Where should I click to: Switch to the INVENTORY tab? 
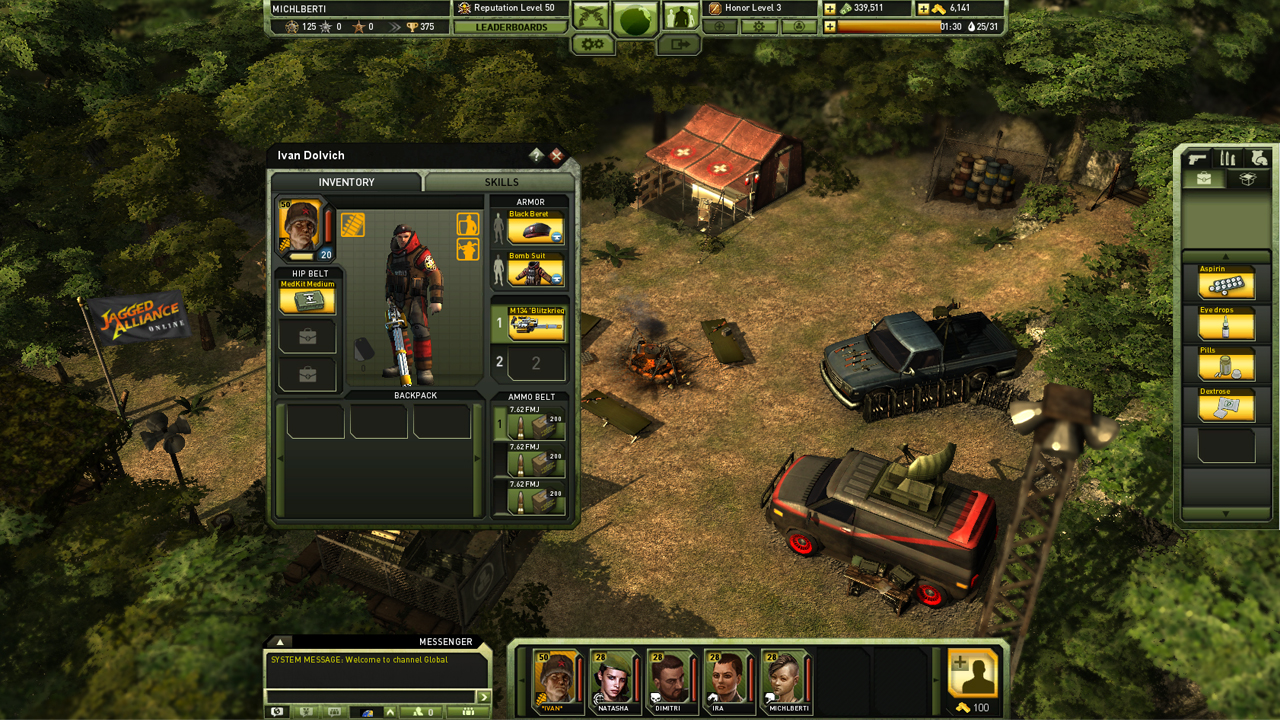point(346,183)
